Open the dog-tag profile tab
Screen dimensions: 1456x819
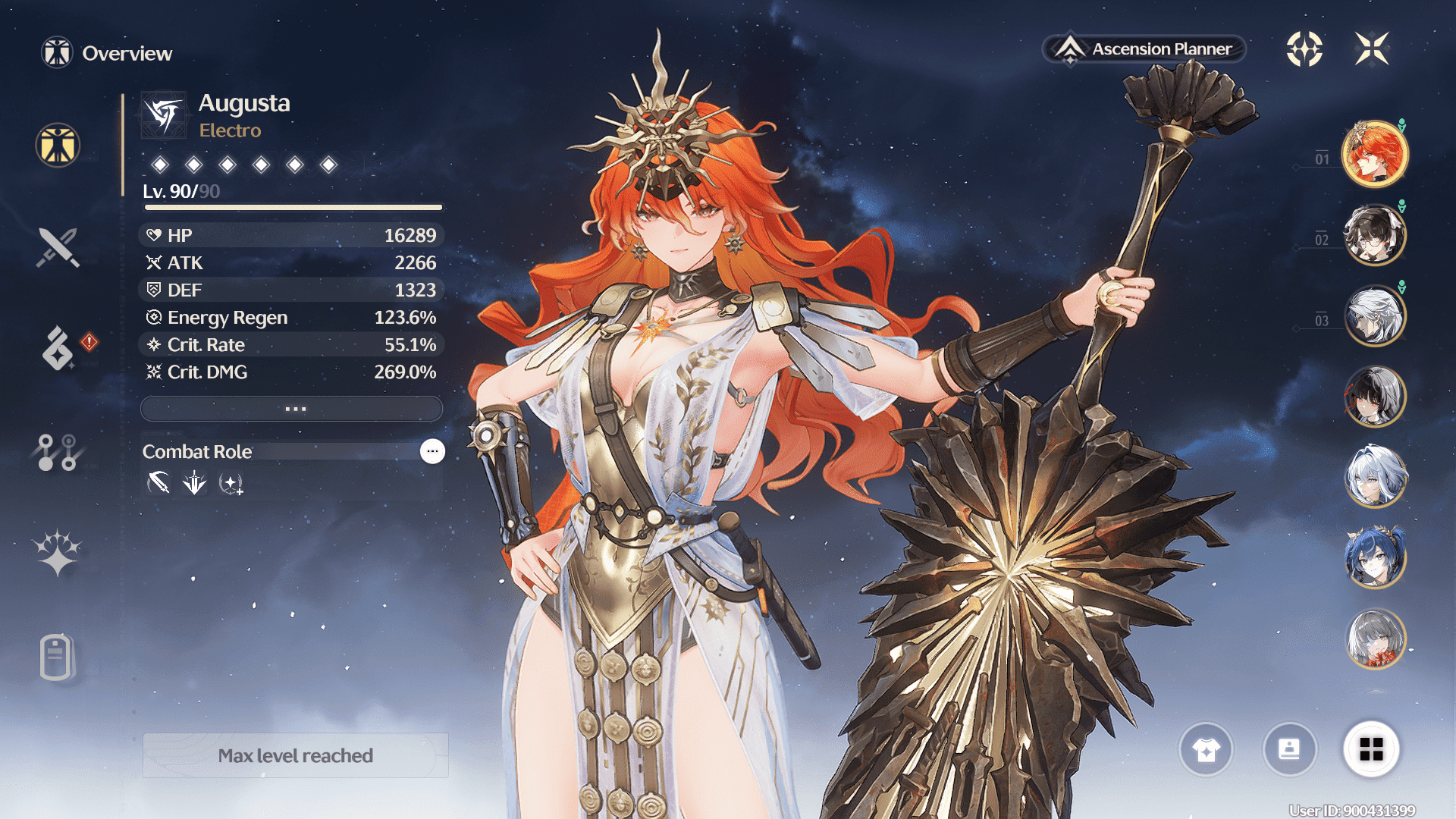tap(56, 657)
